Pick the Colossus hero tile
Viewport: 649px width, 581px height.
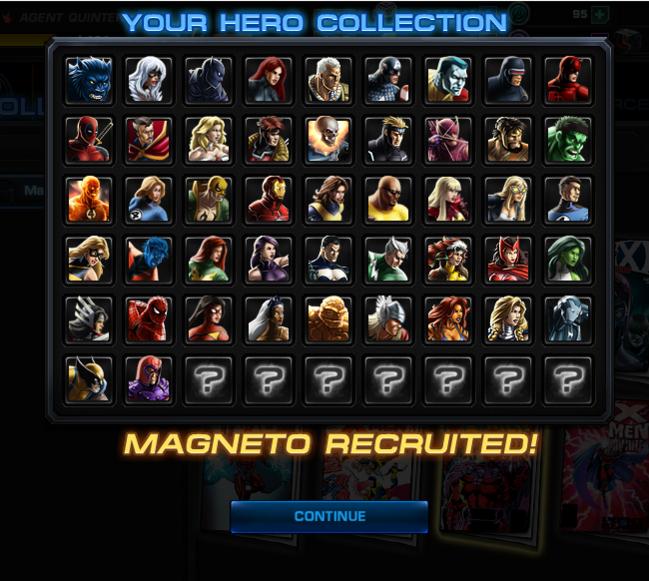tap(447, 79)
